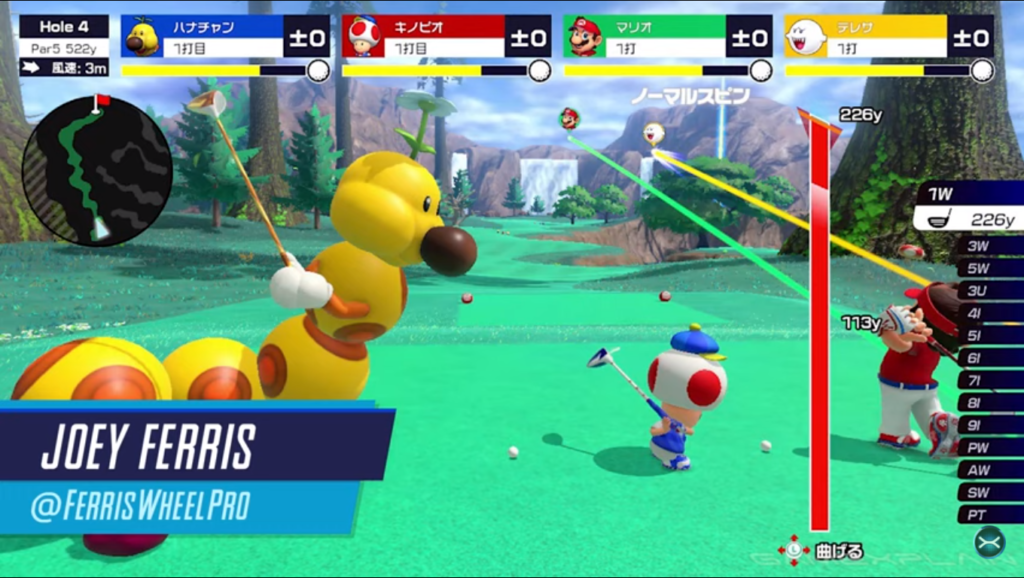Select Toad's red player panel
The image size is (1024, 578).
click(446, 37)
